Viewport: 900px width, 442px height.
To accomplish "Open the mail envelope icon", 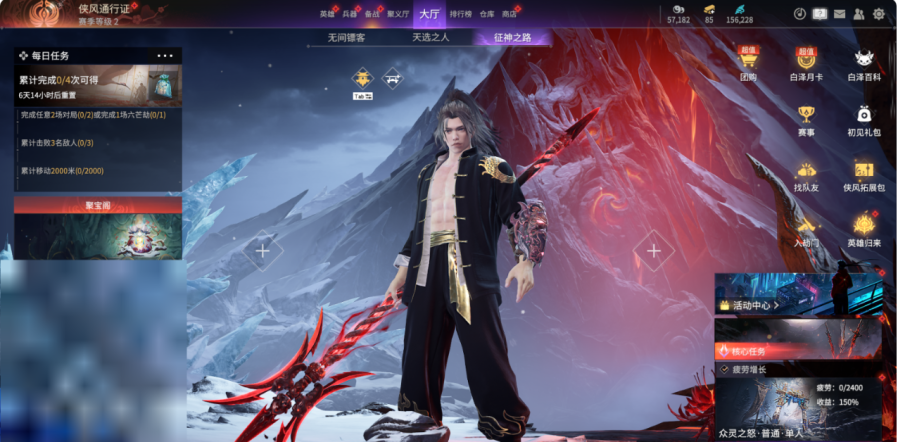I will [839, 14].
